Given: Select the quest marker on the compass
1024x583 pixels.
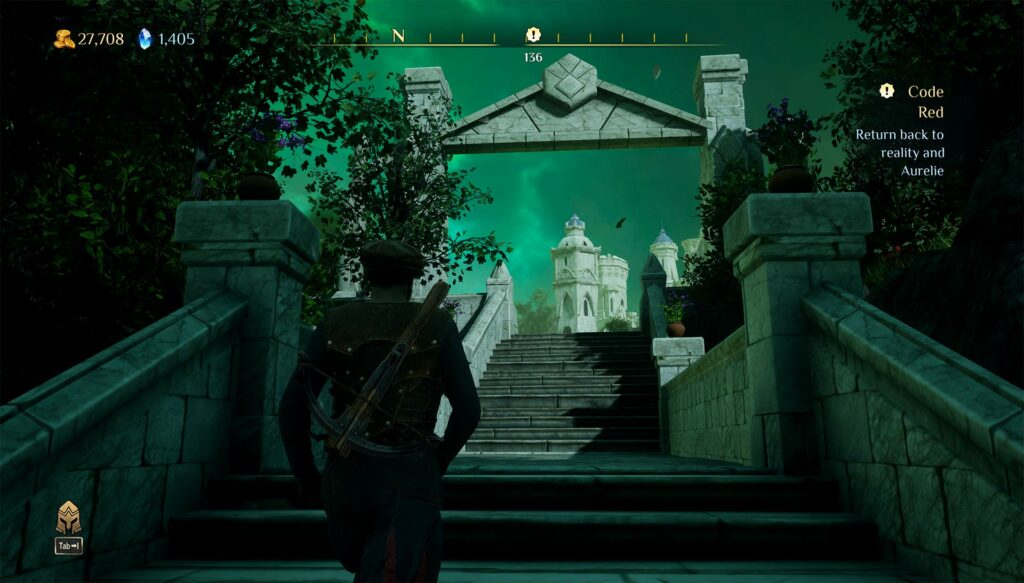Looking at the screenshot, I should (x=533, y=36).
